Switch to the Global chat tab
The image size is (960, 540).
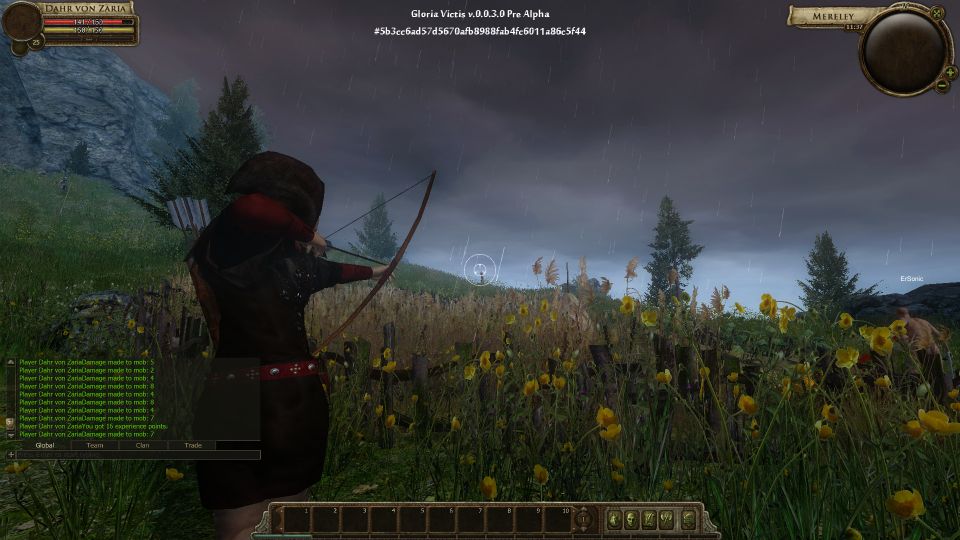coord(44,445)
